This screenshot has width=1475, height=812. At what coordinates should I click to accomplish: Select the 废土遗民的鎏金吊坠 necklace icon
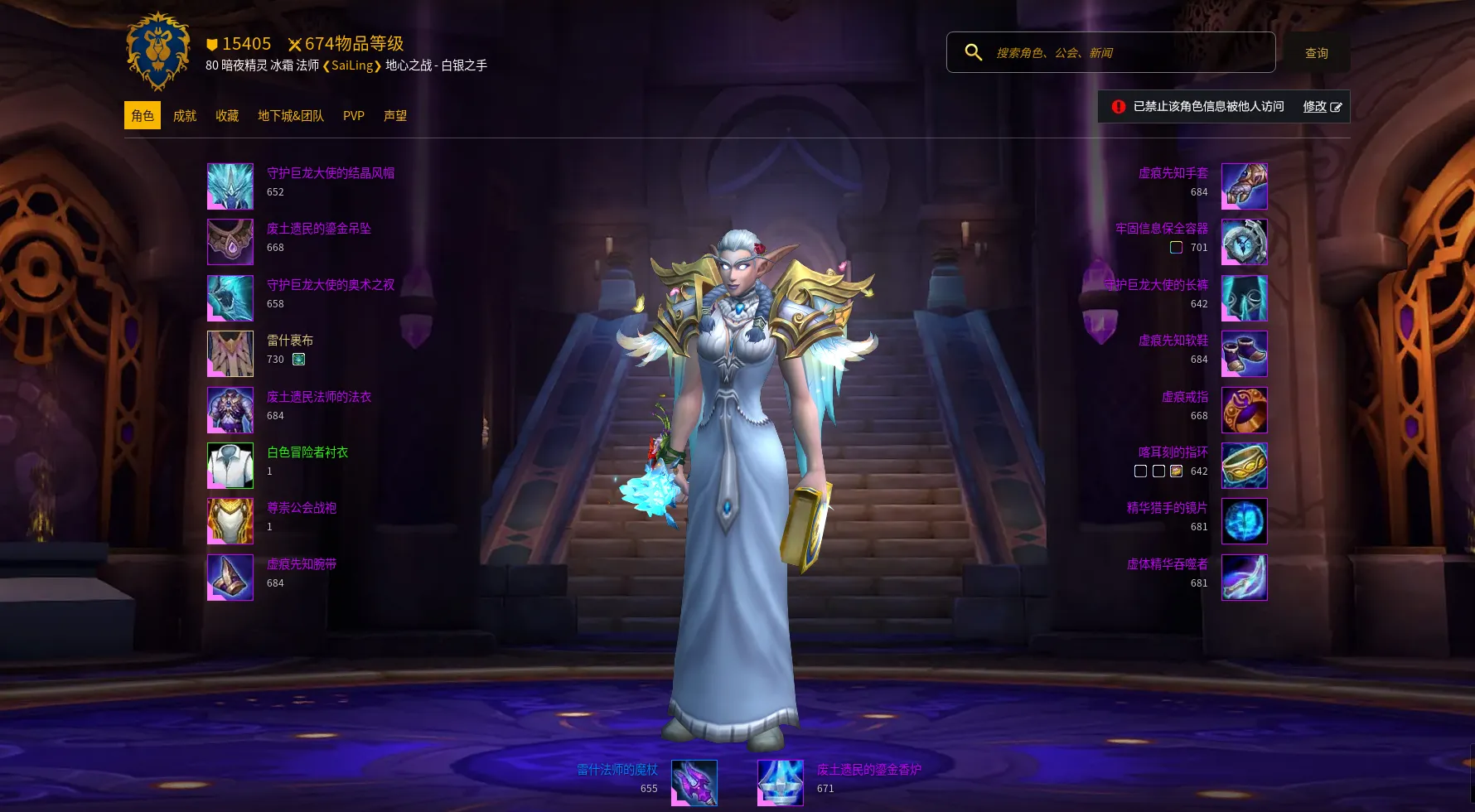pyautogui.click(x=230, y=242)
